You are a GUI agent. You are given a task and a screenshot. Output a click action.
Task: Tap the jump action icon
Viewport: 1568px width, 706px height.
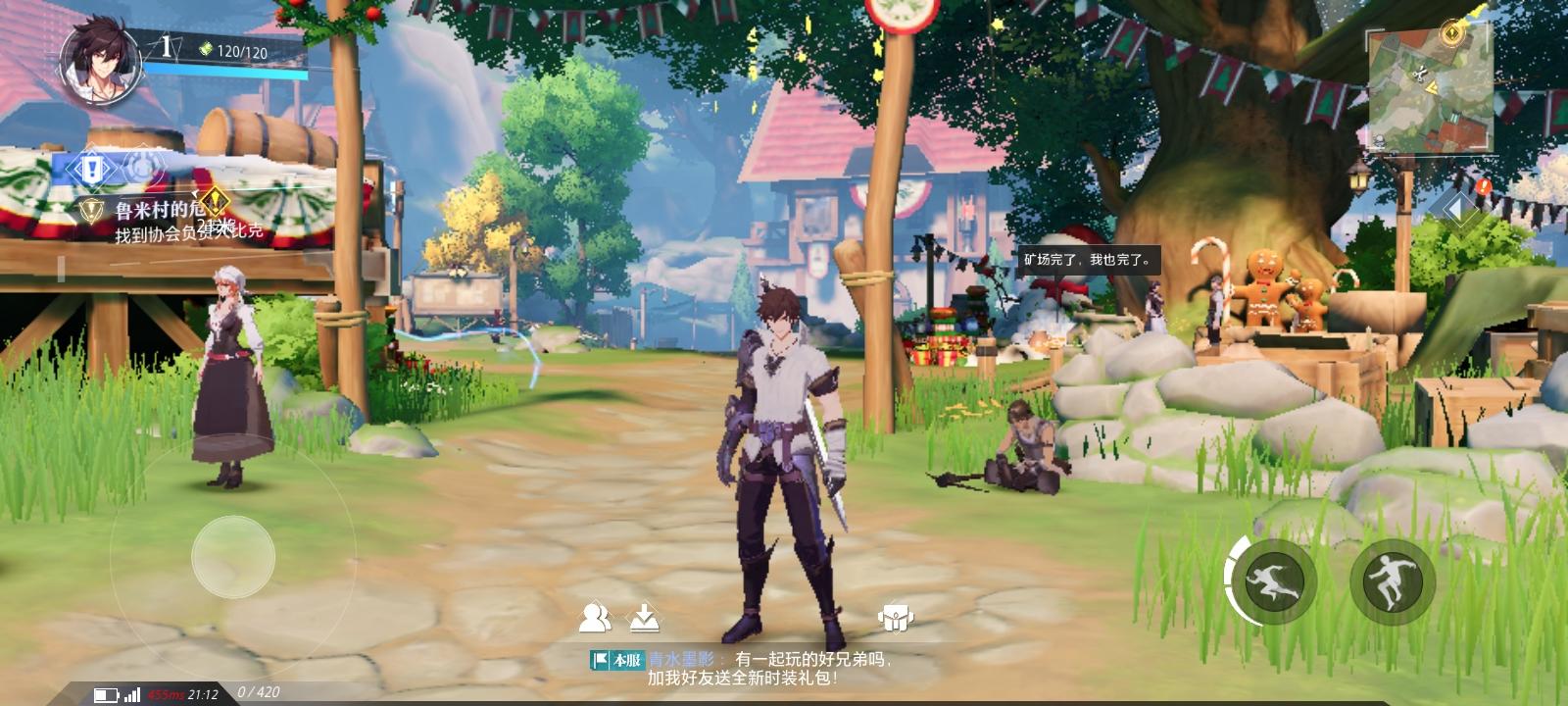click(x=1392, y=579)
